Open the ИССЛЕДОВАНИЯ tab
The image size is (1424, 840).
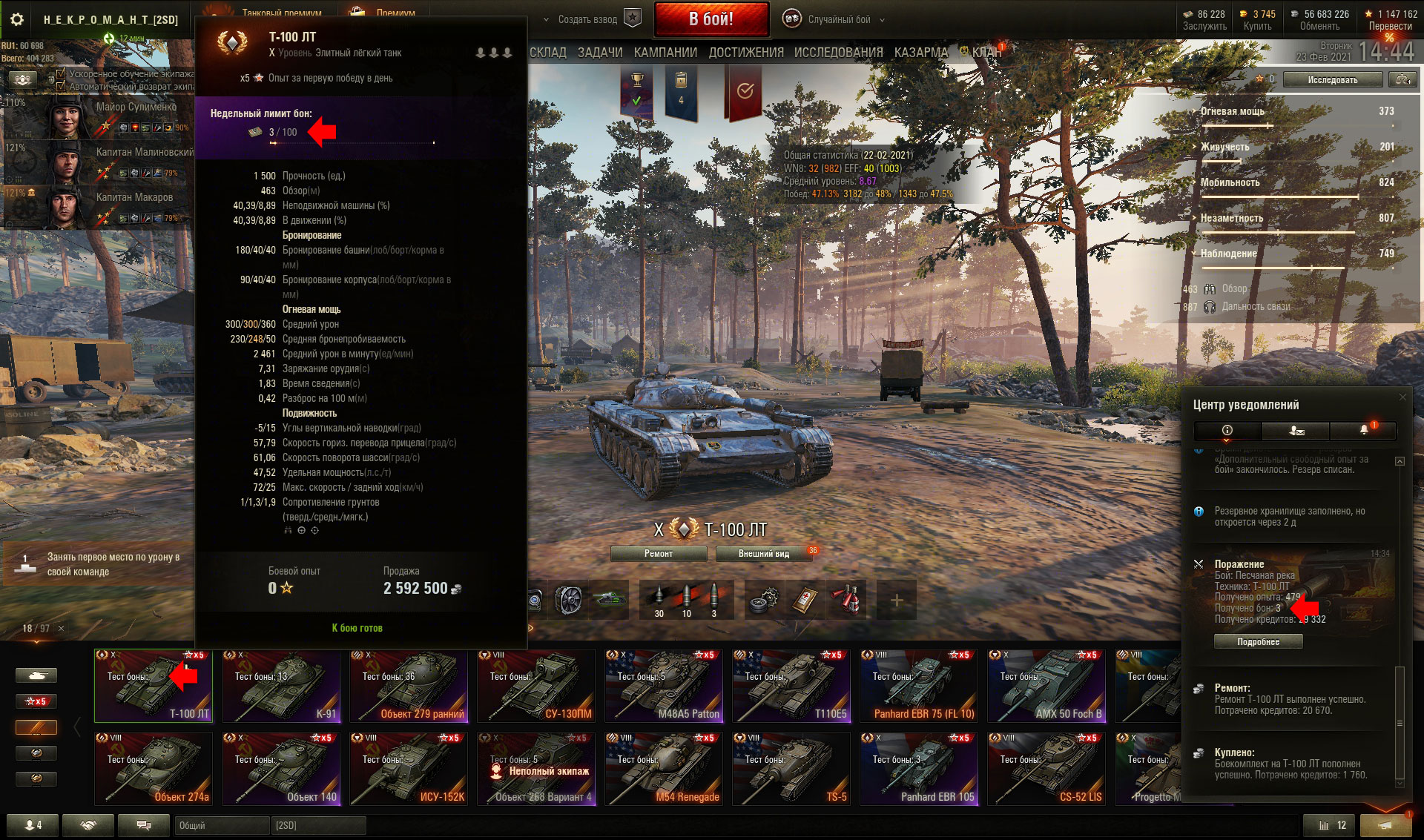tap(838, 53)
